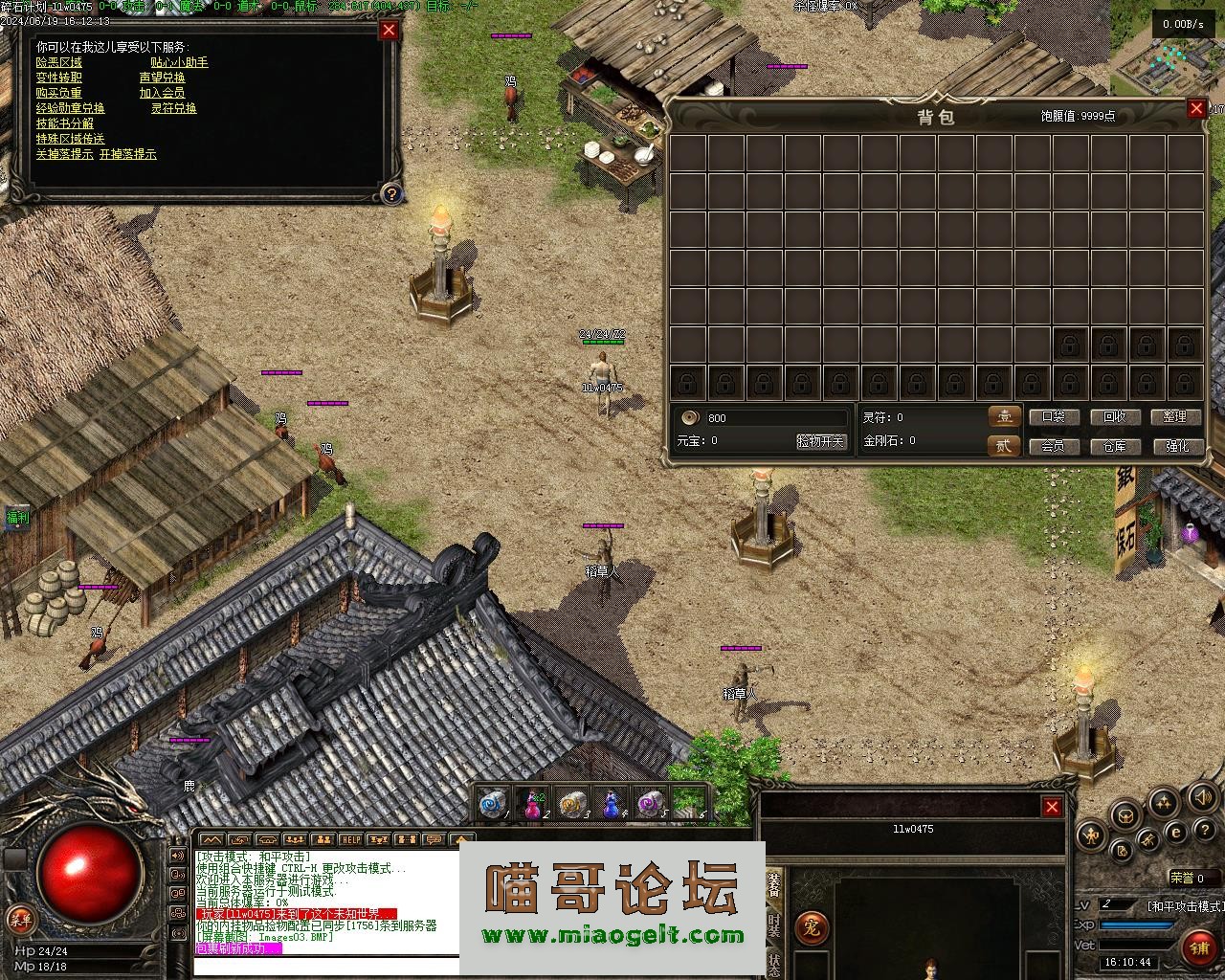This screenshot has width=1225, height=980.
Task: Close the character panel for 11w0475
Action: pyautogui.click(x=1052, y=807)
